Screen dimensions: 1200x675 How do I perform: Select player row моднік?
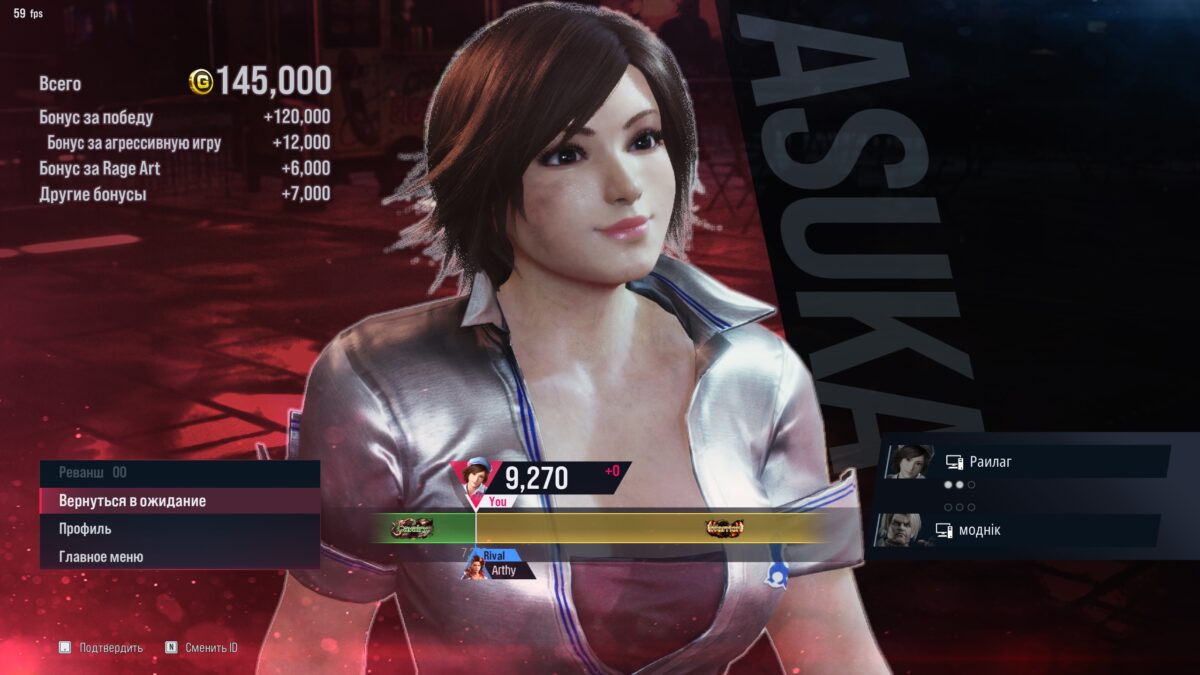click(1022, 530)
